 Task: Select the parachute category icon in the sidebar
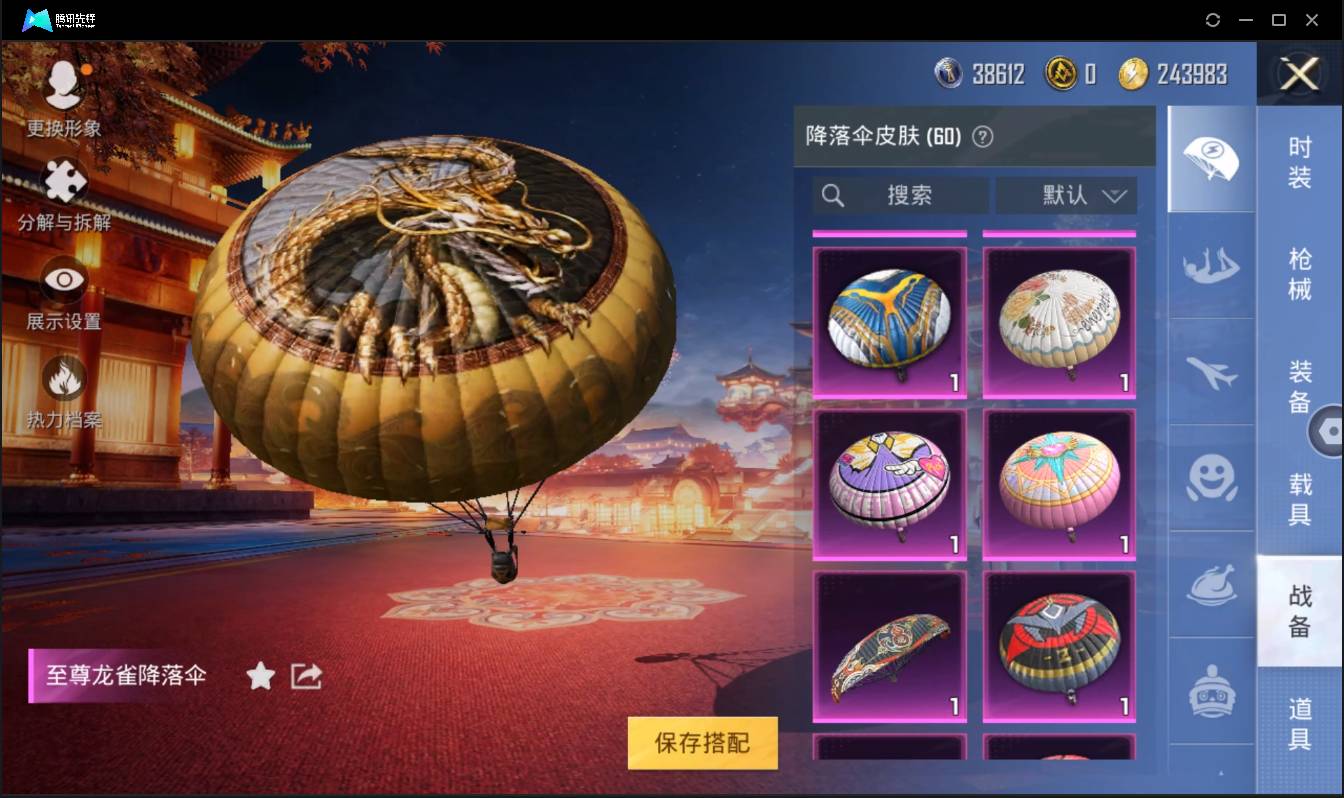(x=1211, y=160)
